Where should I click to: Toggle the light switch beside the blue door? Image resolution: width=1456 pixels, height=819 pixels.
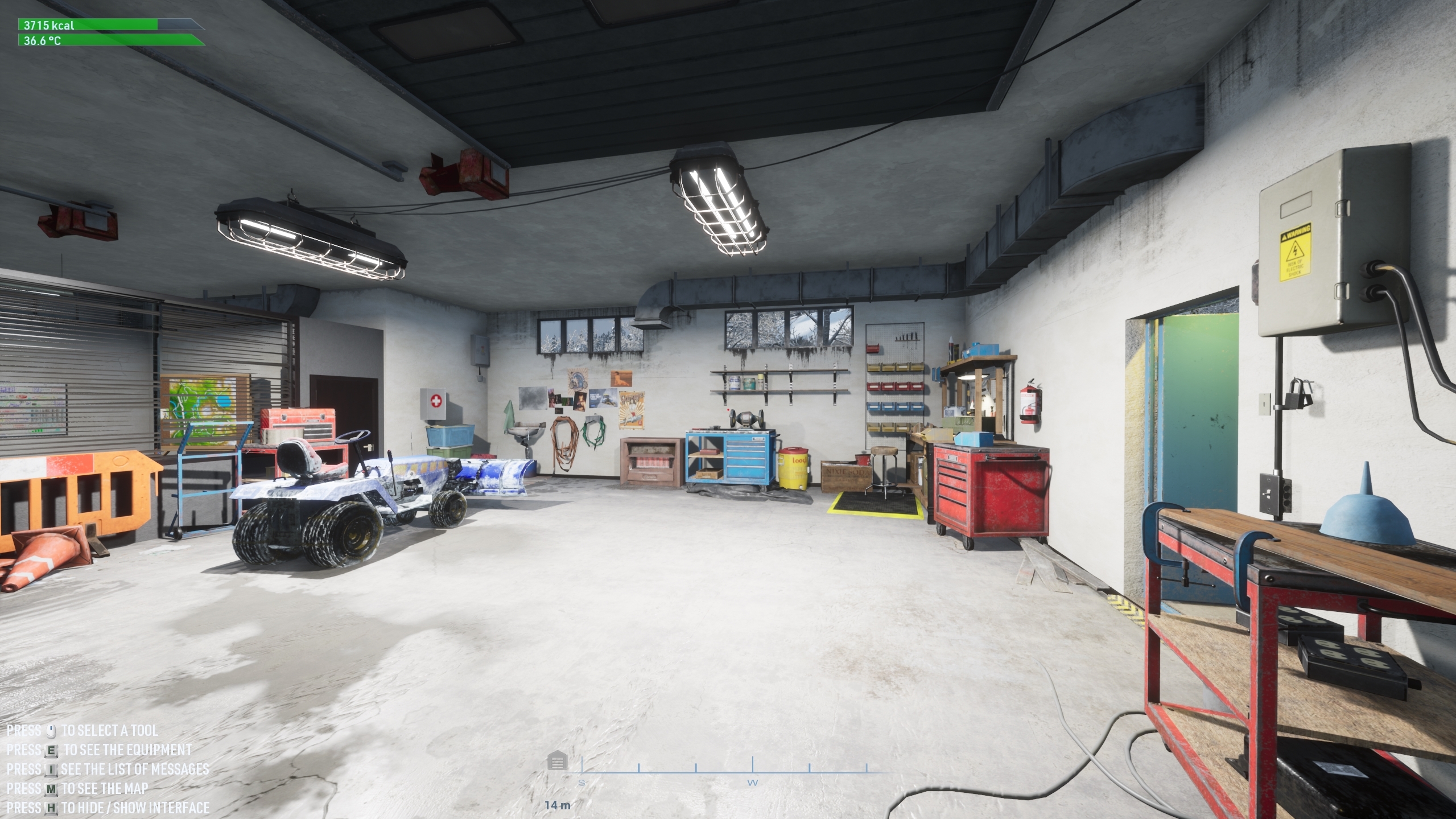click(x=1269, y=494)
